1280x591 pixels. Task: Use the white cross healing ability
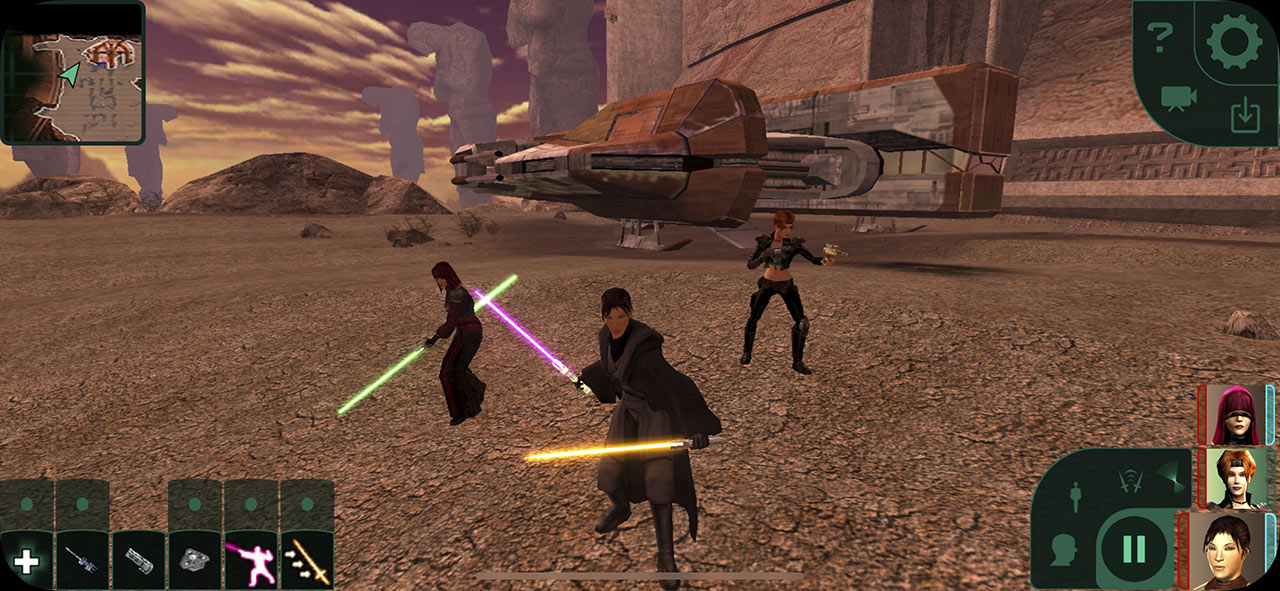pyautogui.click(x=26, y=561)
